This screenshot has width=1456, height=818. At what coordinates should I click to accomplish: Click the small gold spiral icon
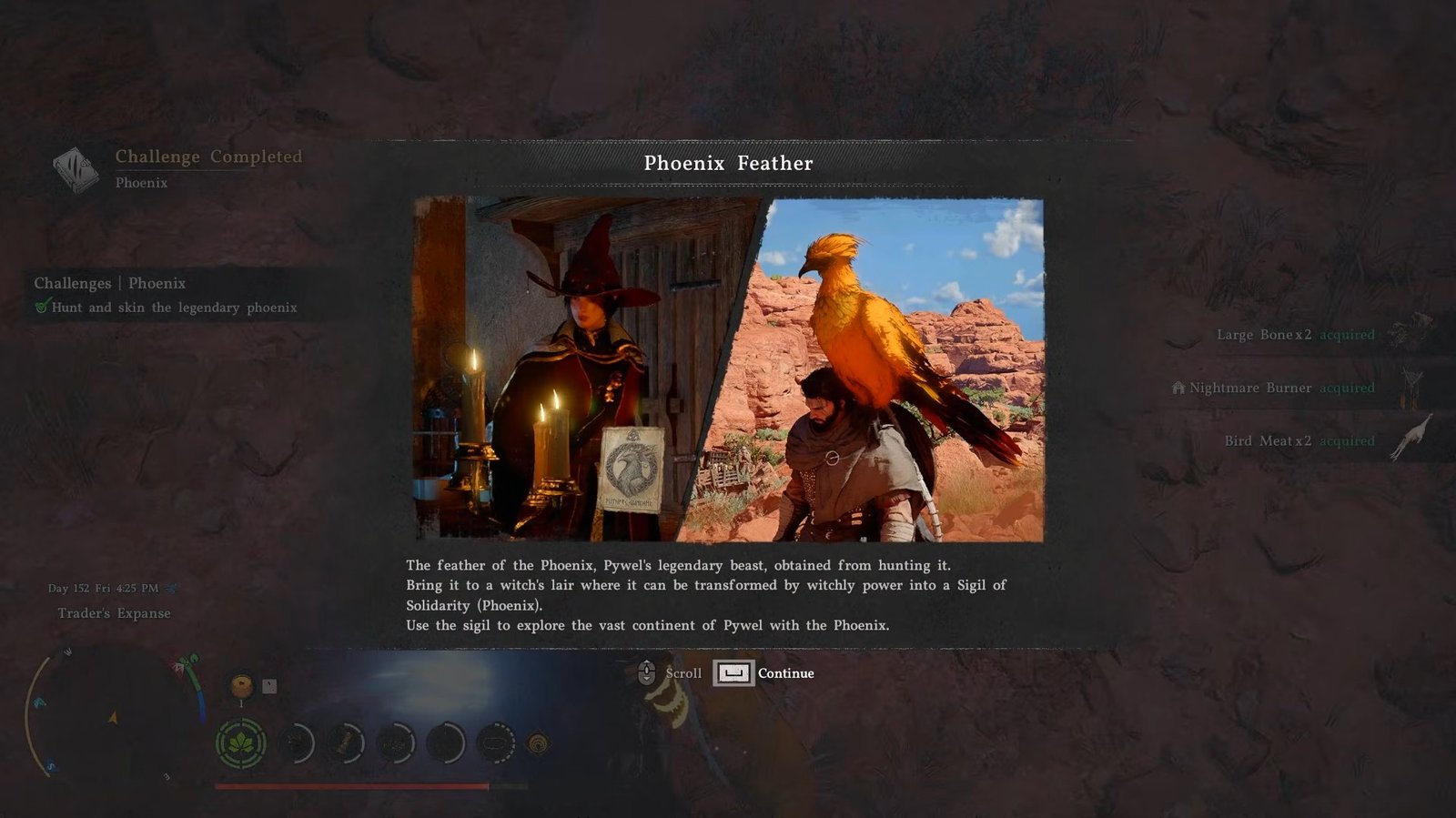[539, 744]
